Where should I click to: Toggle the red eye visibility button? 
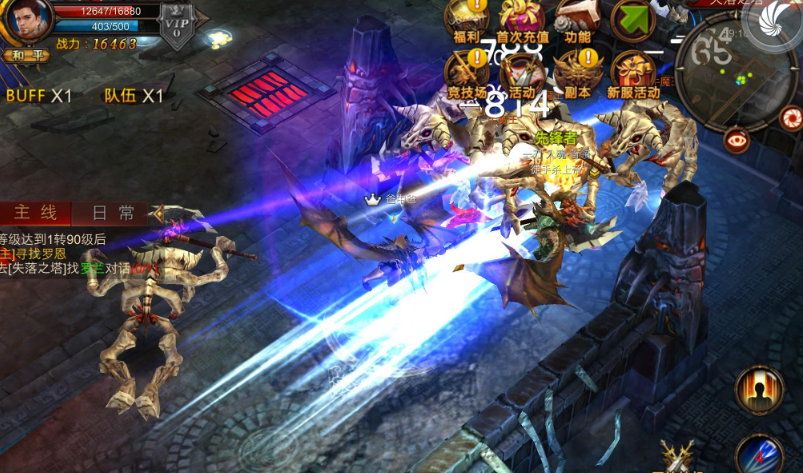(x=738, y=140)
